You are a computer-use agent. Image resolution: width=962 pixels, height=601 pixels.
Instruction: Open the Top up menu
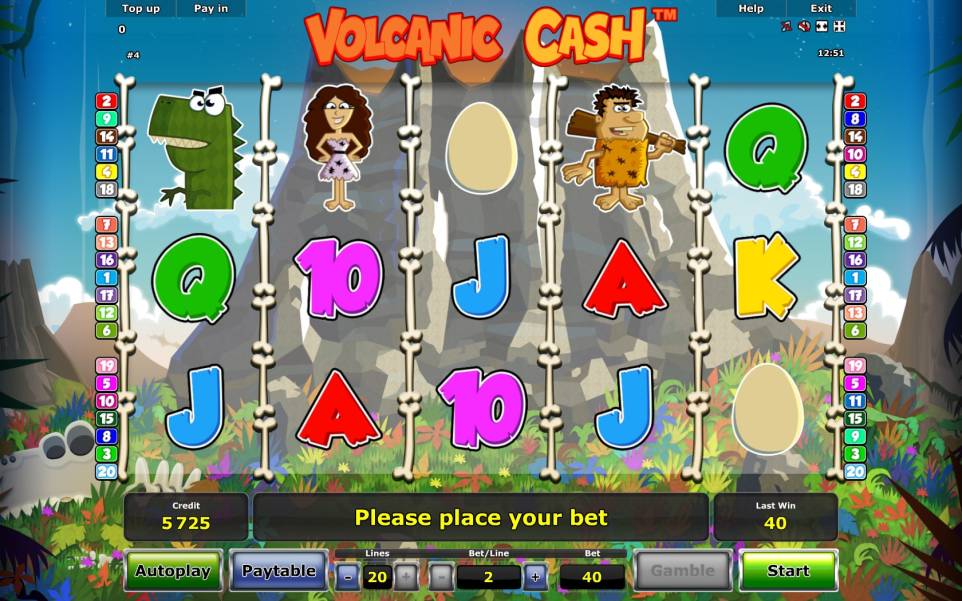(141, 8)
